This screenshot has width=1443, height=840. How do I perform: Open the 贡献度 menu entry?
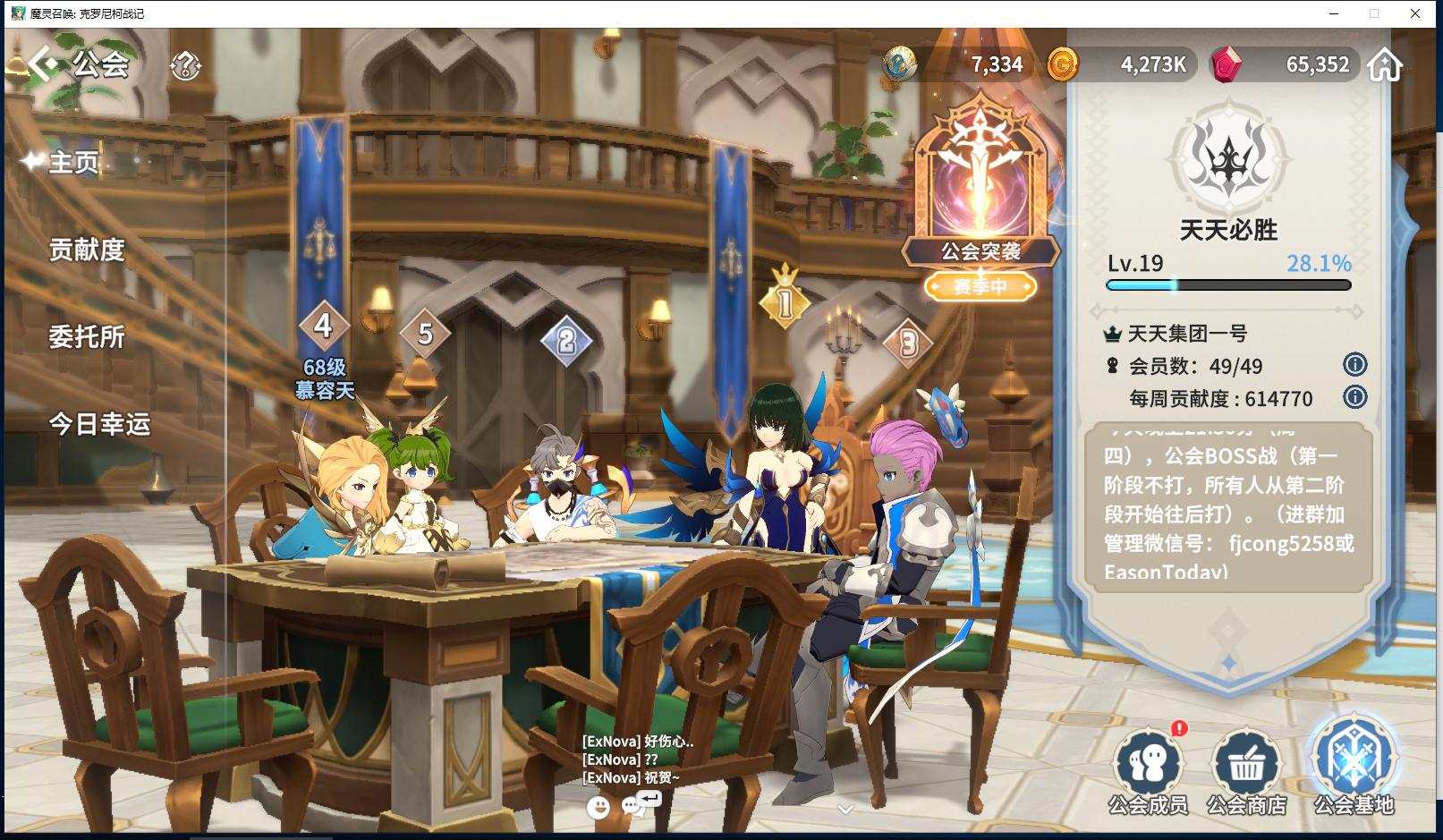tap(87, 250)
